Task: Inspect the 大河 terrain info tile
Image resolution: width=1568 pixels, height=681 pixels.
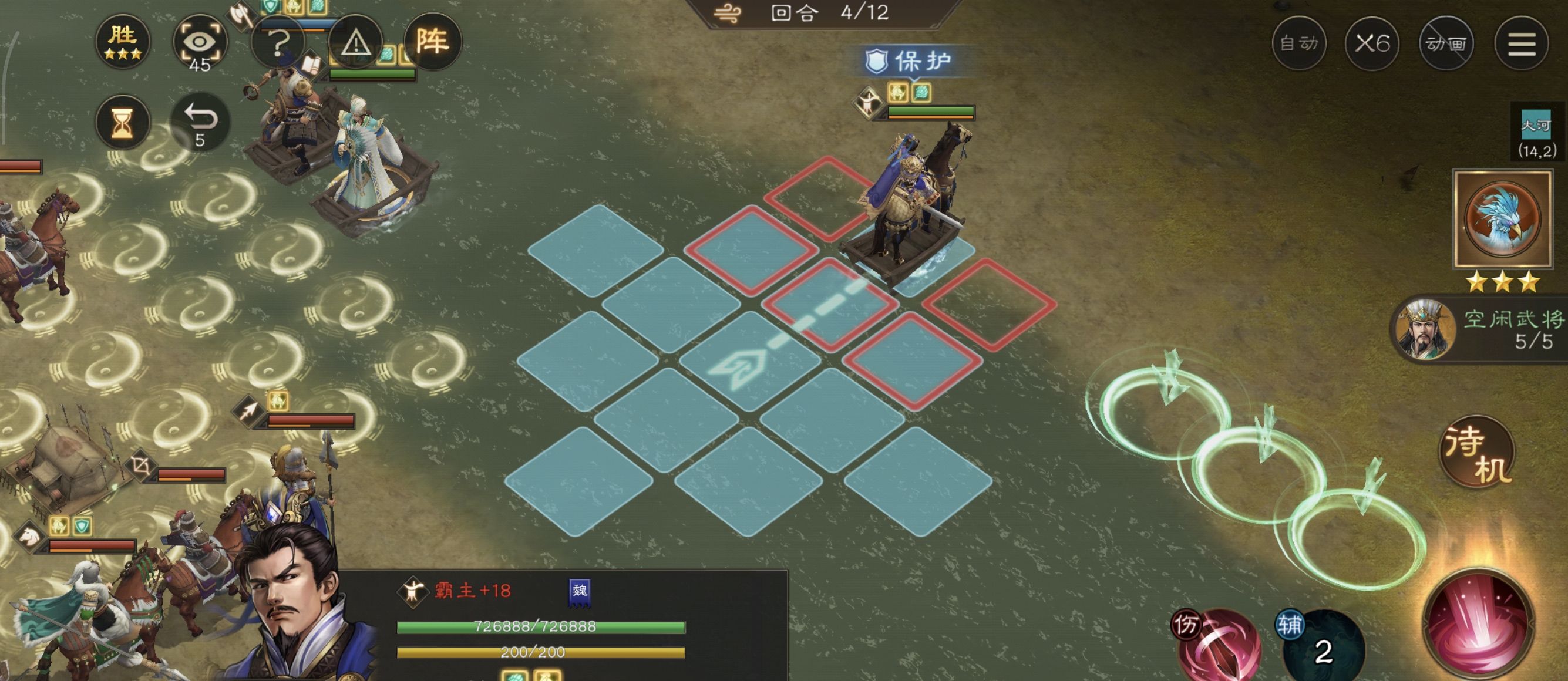Action: click(1536, 135)
